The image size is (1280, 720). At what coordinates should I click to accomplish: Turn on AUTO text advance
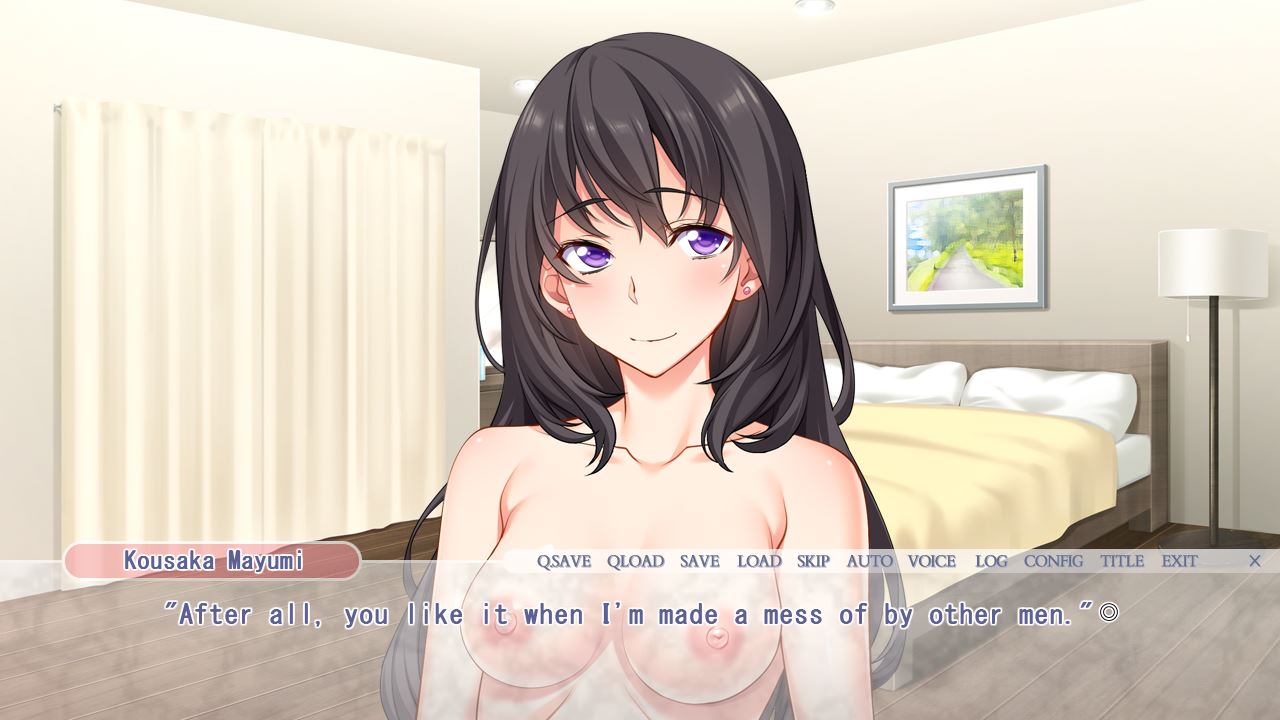(x=869, y=561)
